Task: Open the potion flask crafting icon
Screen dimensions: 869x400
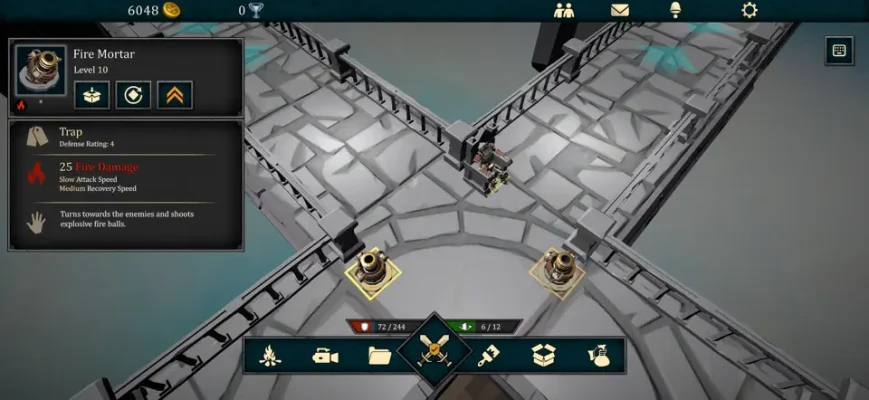Action: 598,355
